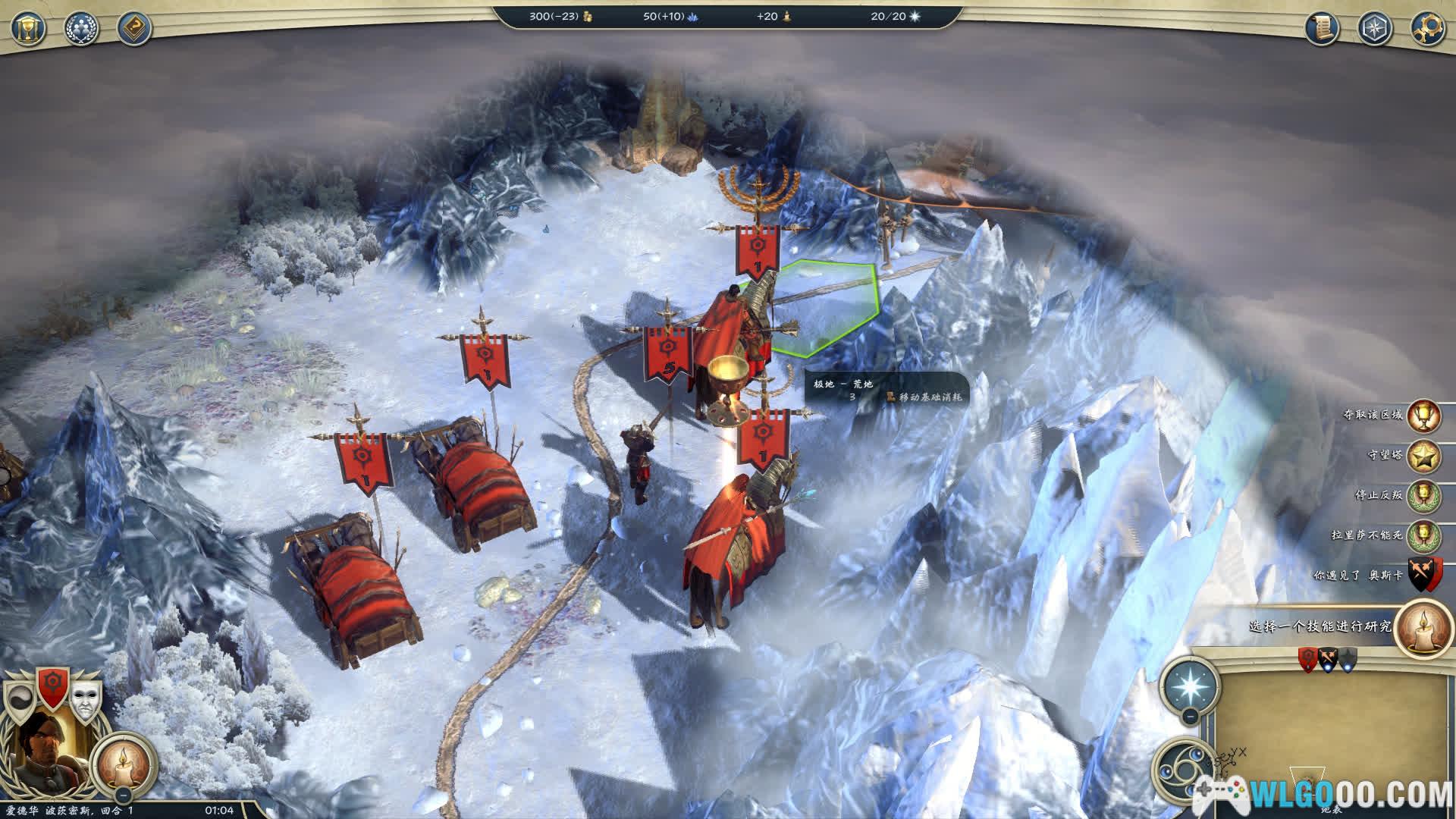Open the 你遇见了 奥斯卡 encounter notification
Screen dimensions: 1456x819
[x=1424, y=575]
